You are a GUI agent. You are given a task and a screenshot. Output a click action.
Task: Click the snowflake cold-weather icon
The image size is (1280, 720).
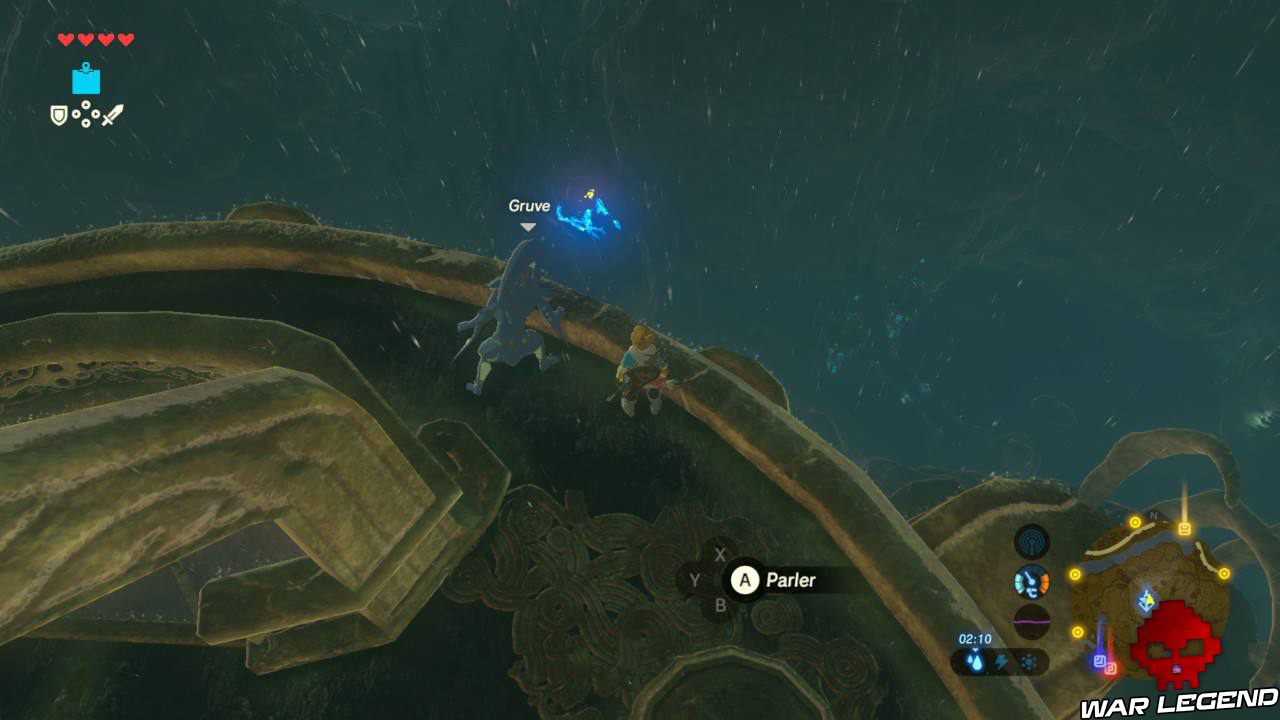(x=1029, y=660)
